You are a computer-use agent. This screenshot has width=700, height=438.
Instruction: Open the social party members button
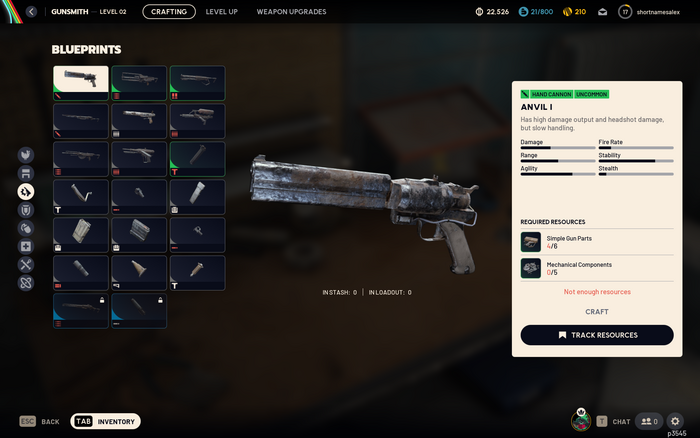648,422
